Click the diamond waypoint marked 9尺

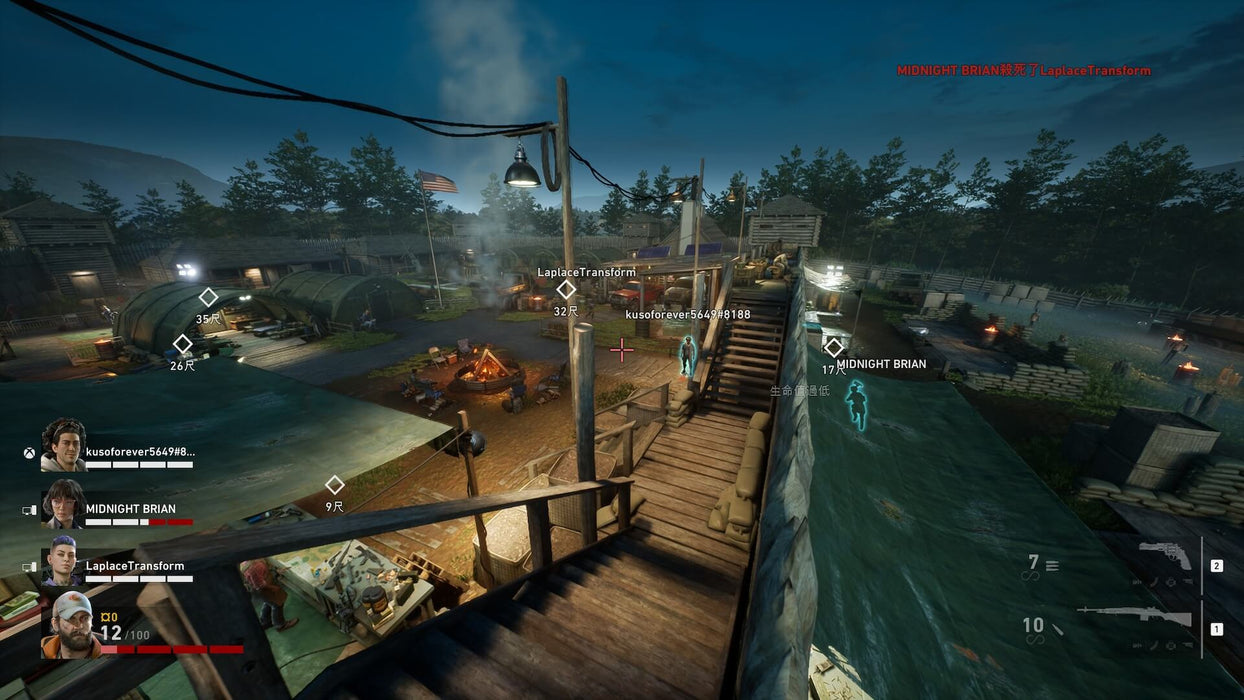(335, 485)
